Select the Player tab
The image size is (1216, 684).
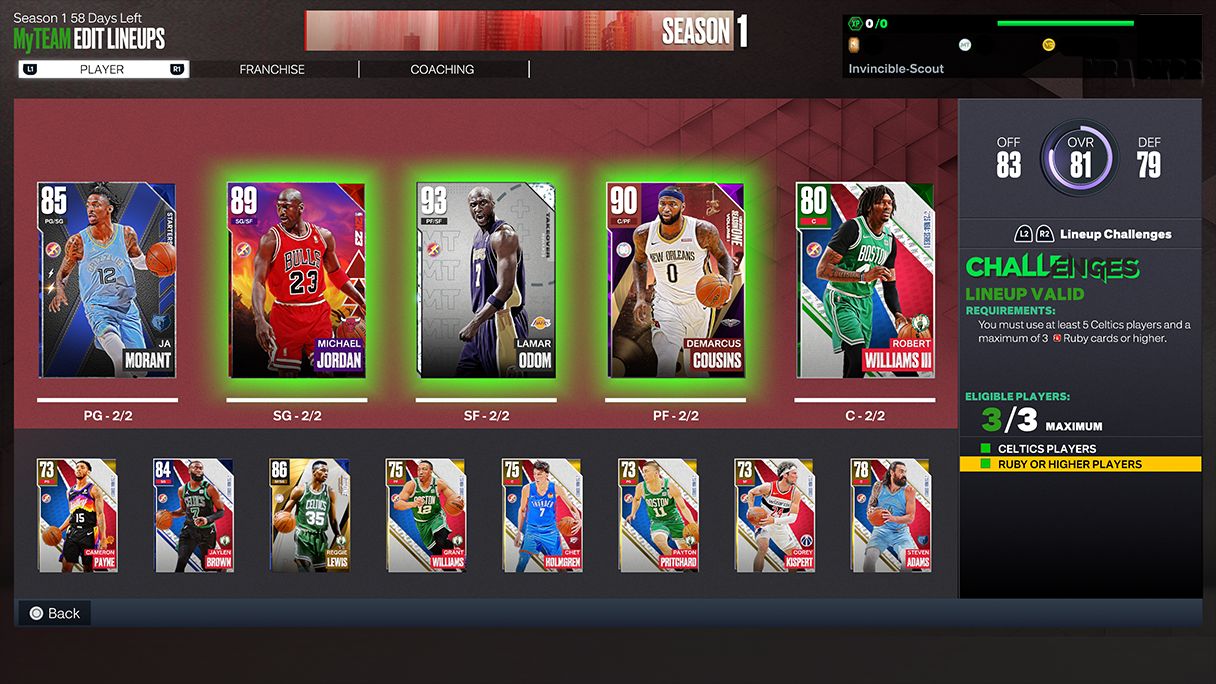(x=102, y=69)
